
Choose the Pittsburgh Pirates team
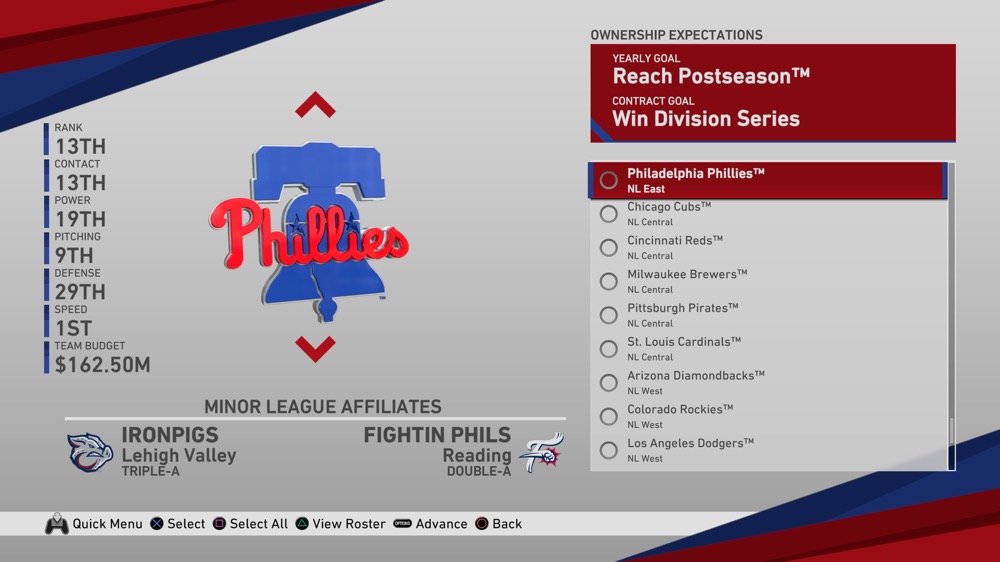(x=767, y=315)
